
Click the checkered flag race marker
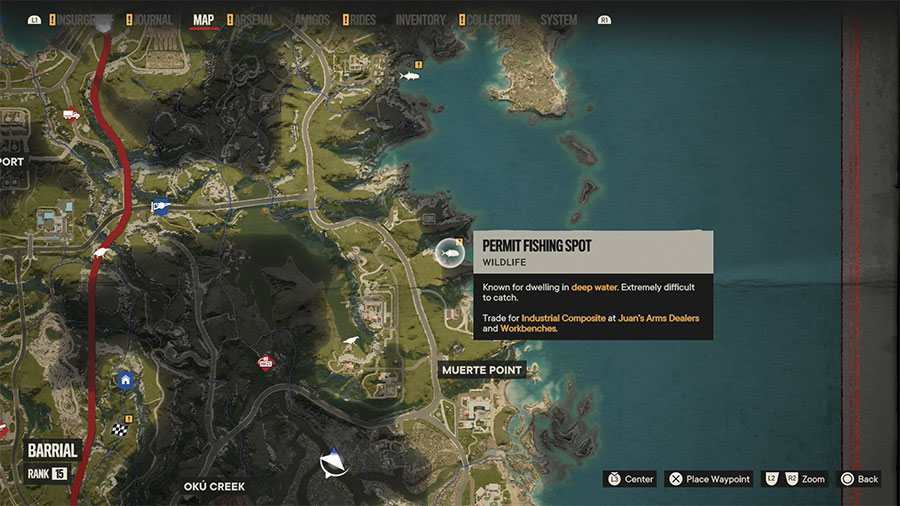pyautogui.click(x=121, y=431)
